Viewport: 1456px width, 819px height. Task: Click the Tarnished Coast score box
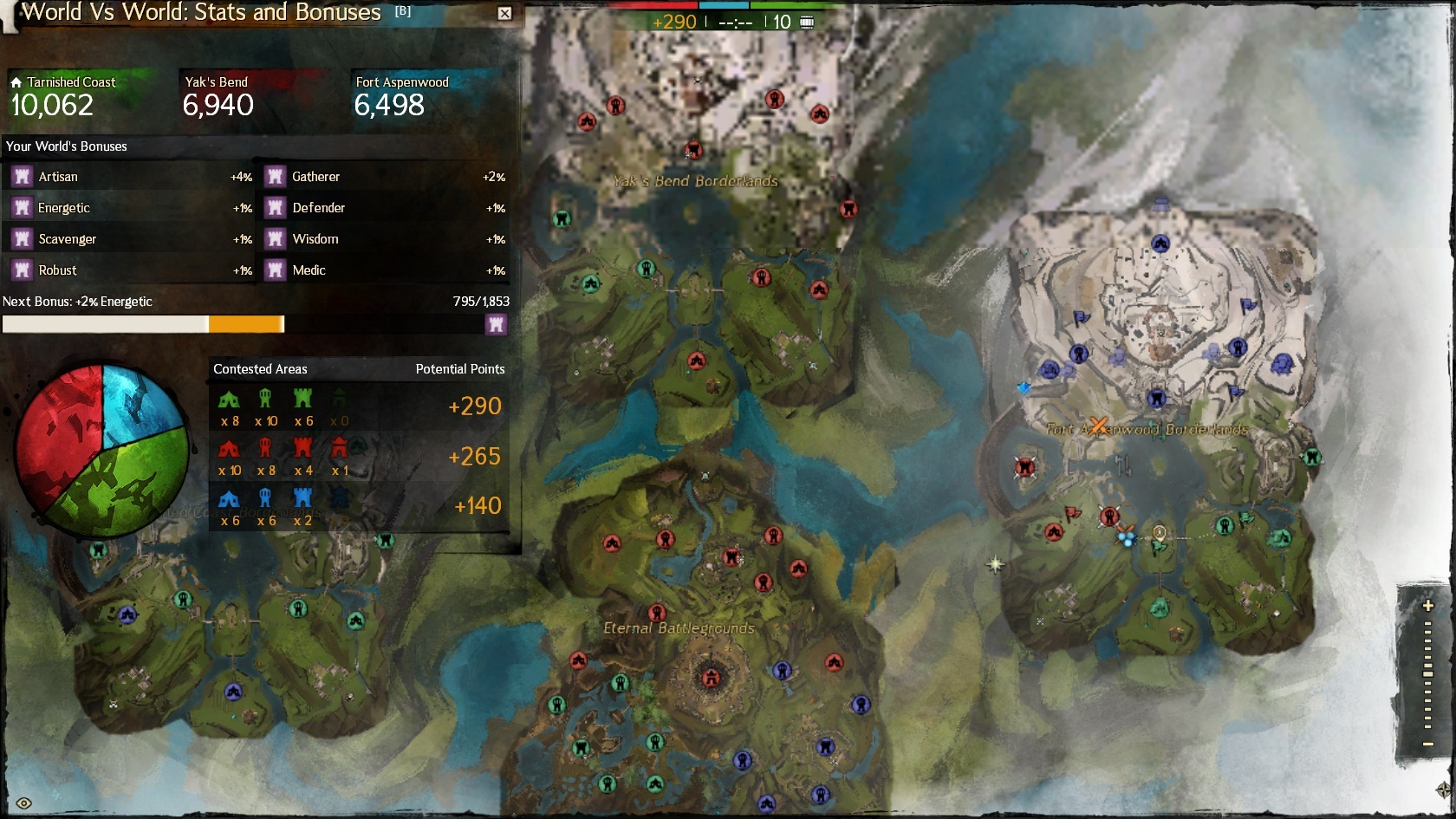[x=82, y=98]
